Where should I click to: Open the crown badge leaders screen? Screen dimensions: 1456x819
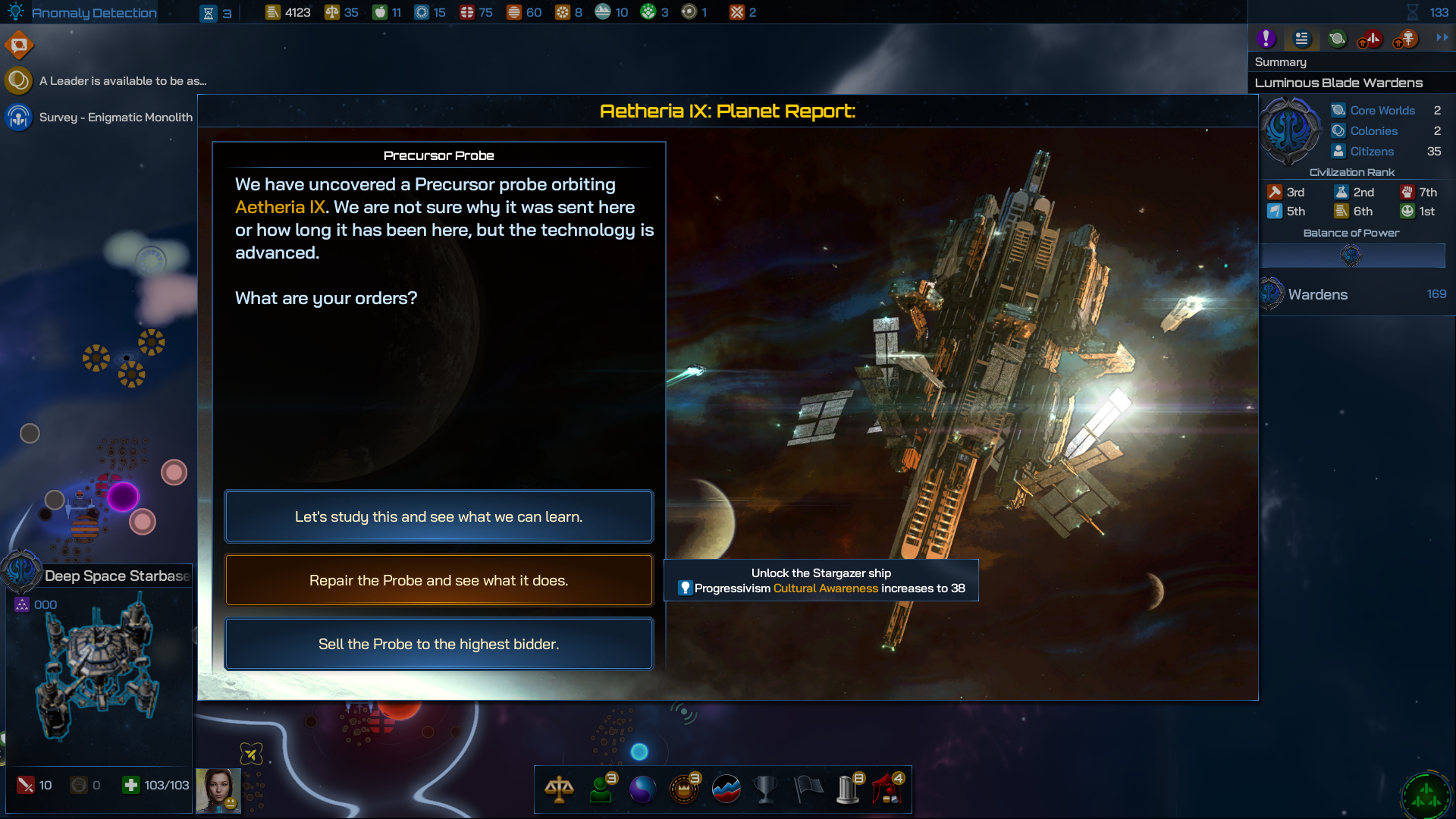684,789
